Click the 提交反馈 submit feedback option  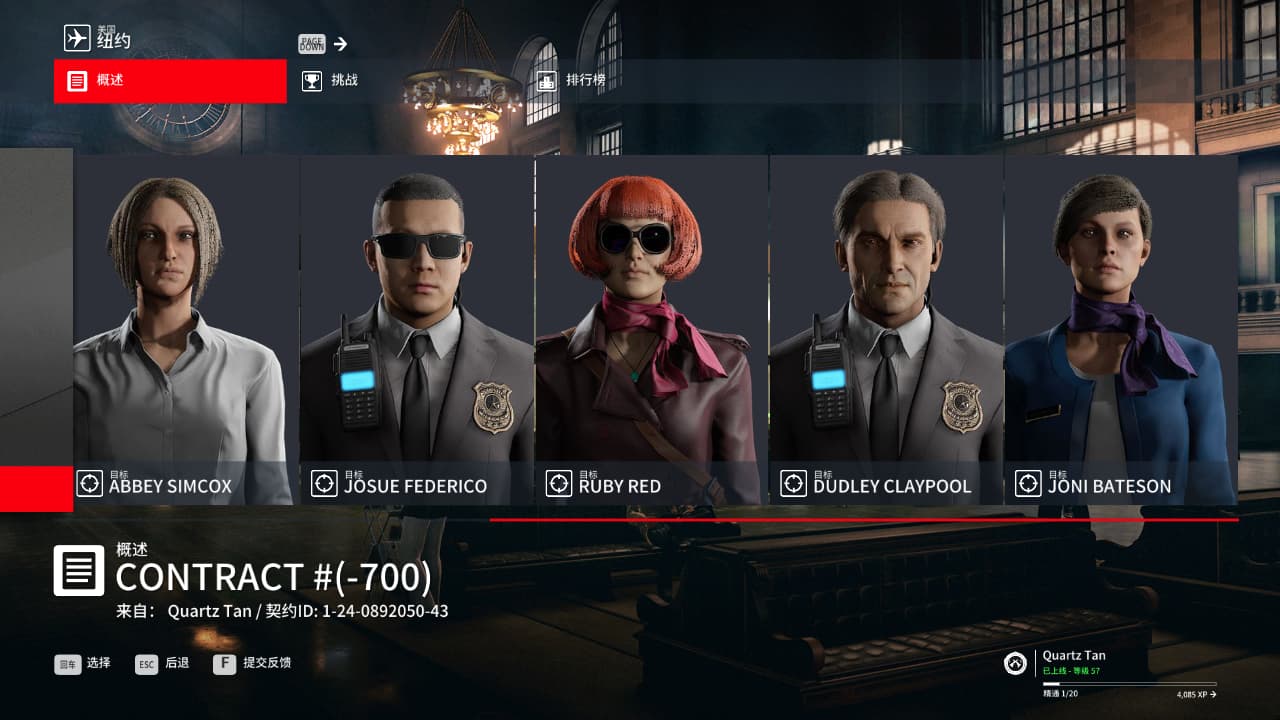pos(253,663)
